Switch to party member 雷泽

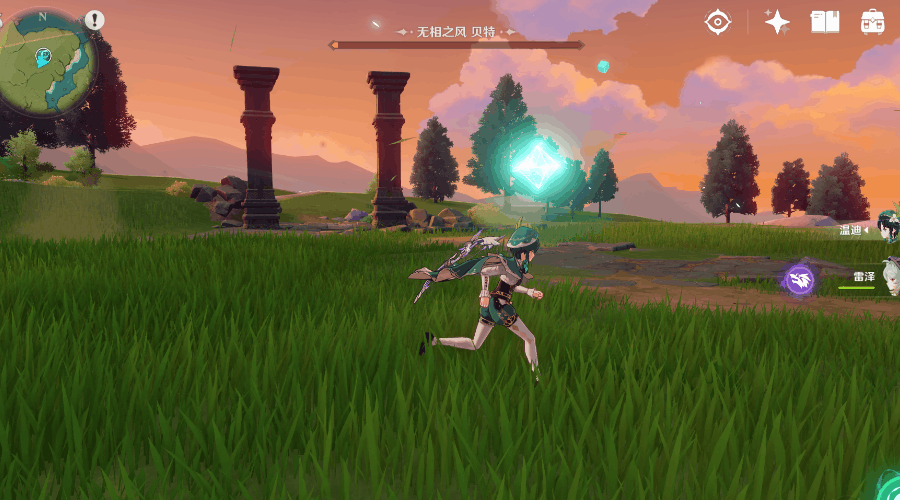click(866, 277)
